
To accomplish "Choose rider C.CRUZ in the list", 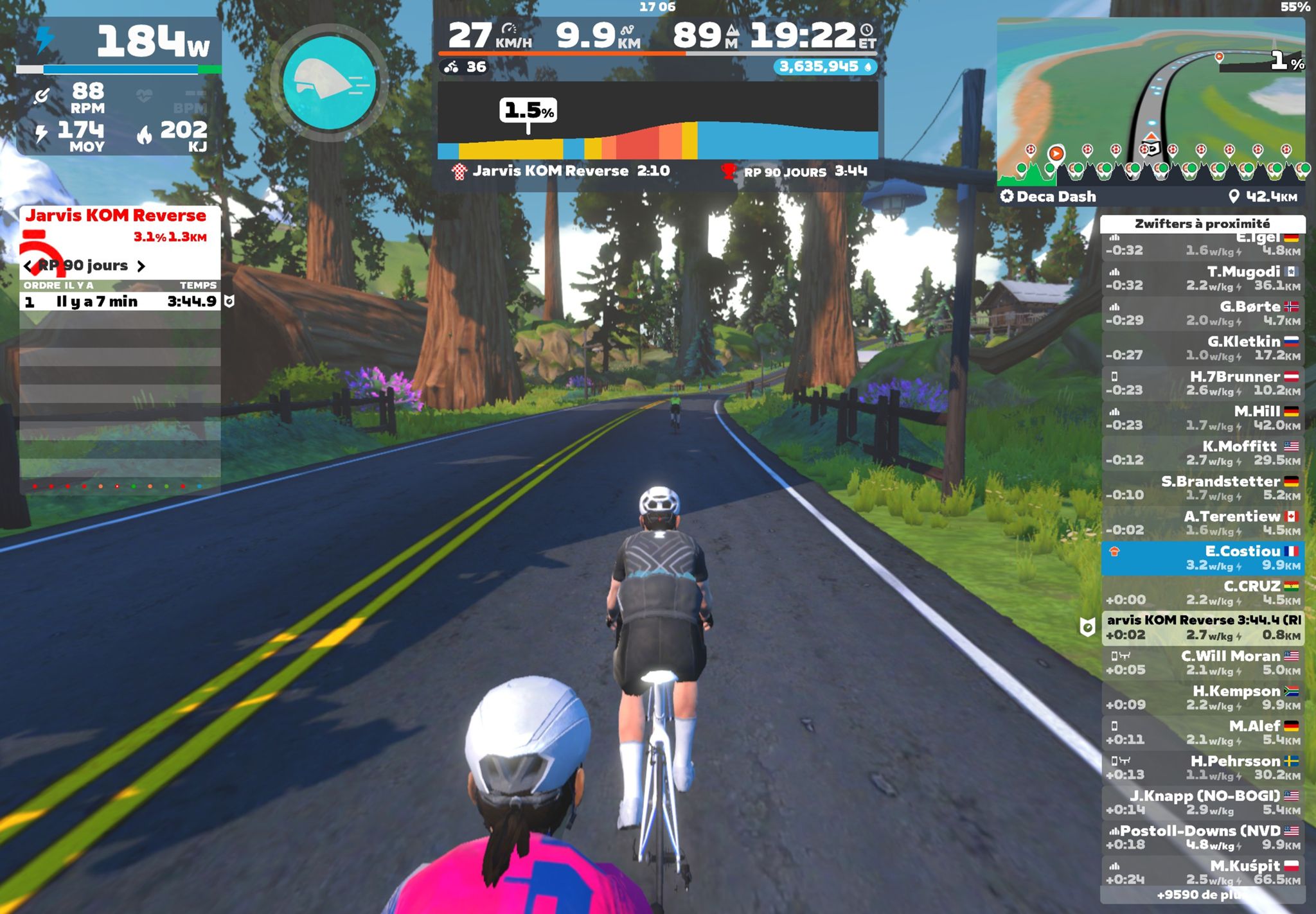I will pos(1202,593).
